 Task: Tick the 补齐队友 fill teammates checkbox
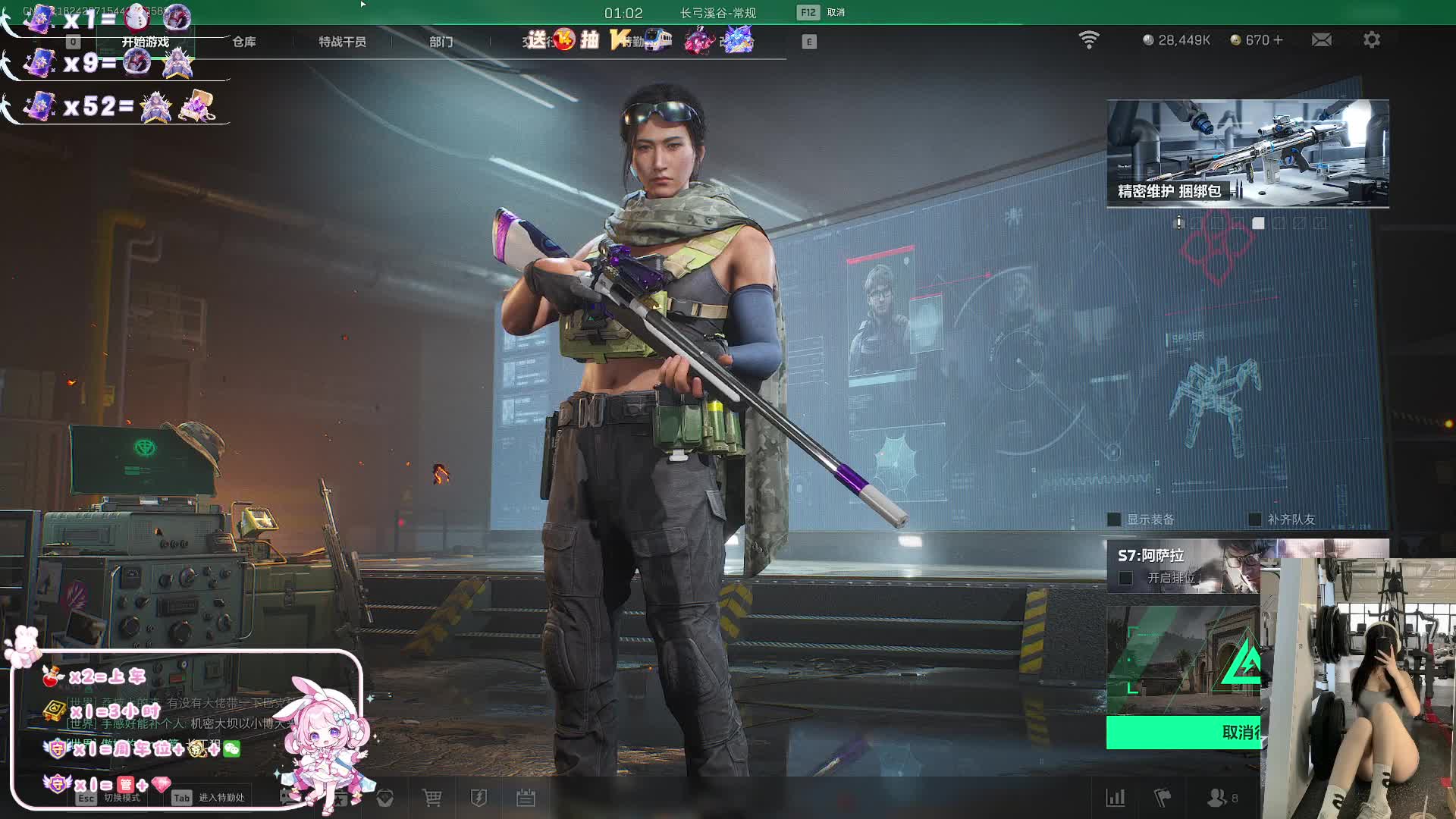[x=1255, y=519]
